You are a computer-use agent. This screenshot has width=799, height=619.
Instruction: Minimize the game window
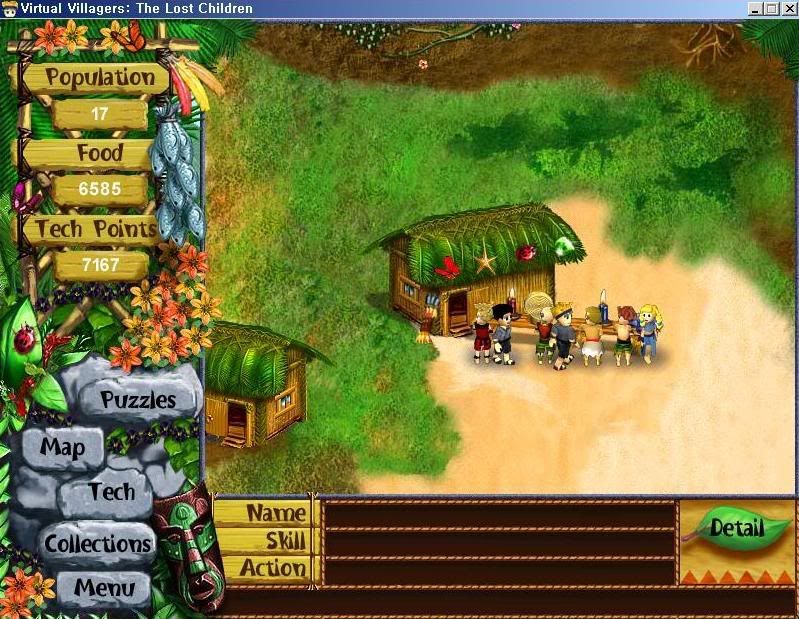coord(755,9)
